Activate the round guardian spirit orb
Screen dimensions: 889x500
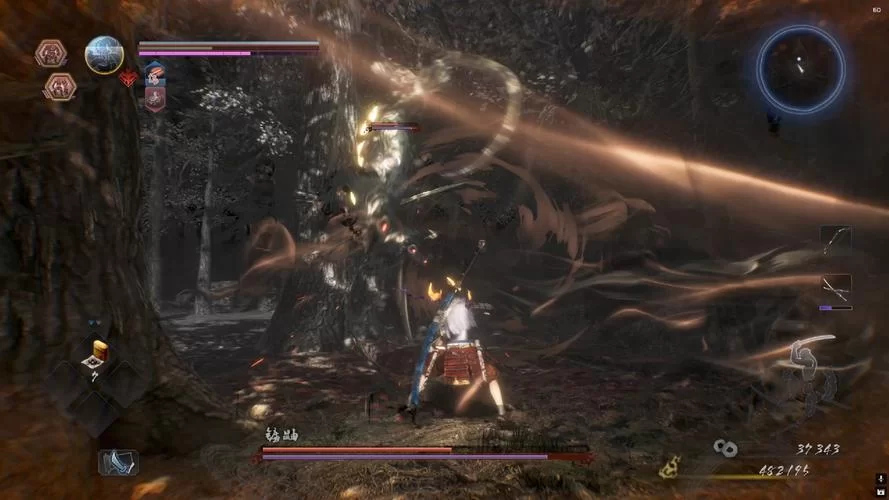pyautogui.click(x=103, y=55)
